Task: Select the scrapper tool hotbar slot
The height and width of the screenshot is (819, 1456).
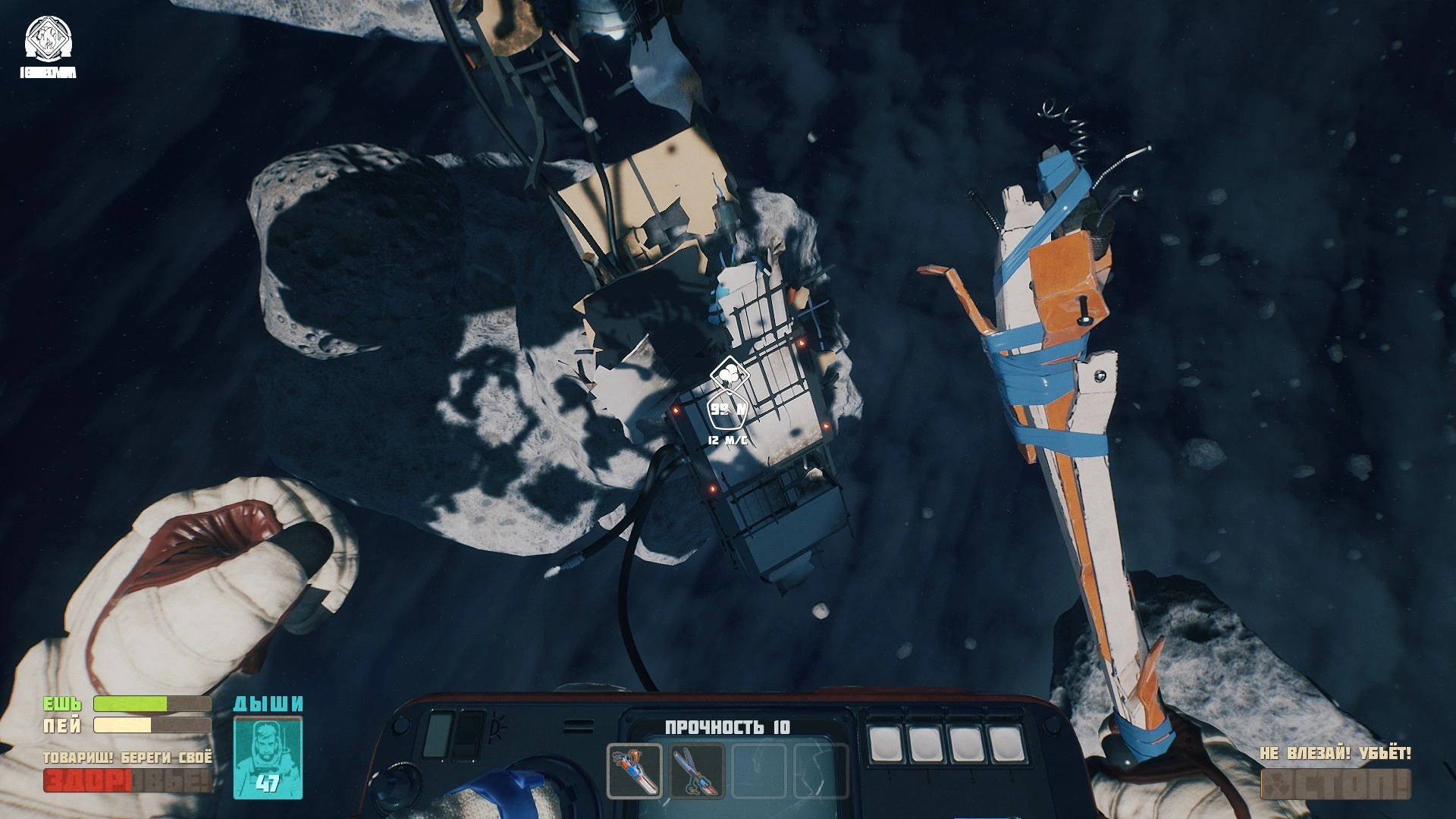Action: [x=635, y=771]
